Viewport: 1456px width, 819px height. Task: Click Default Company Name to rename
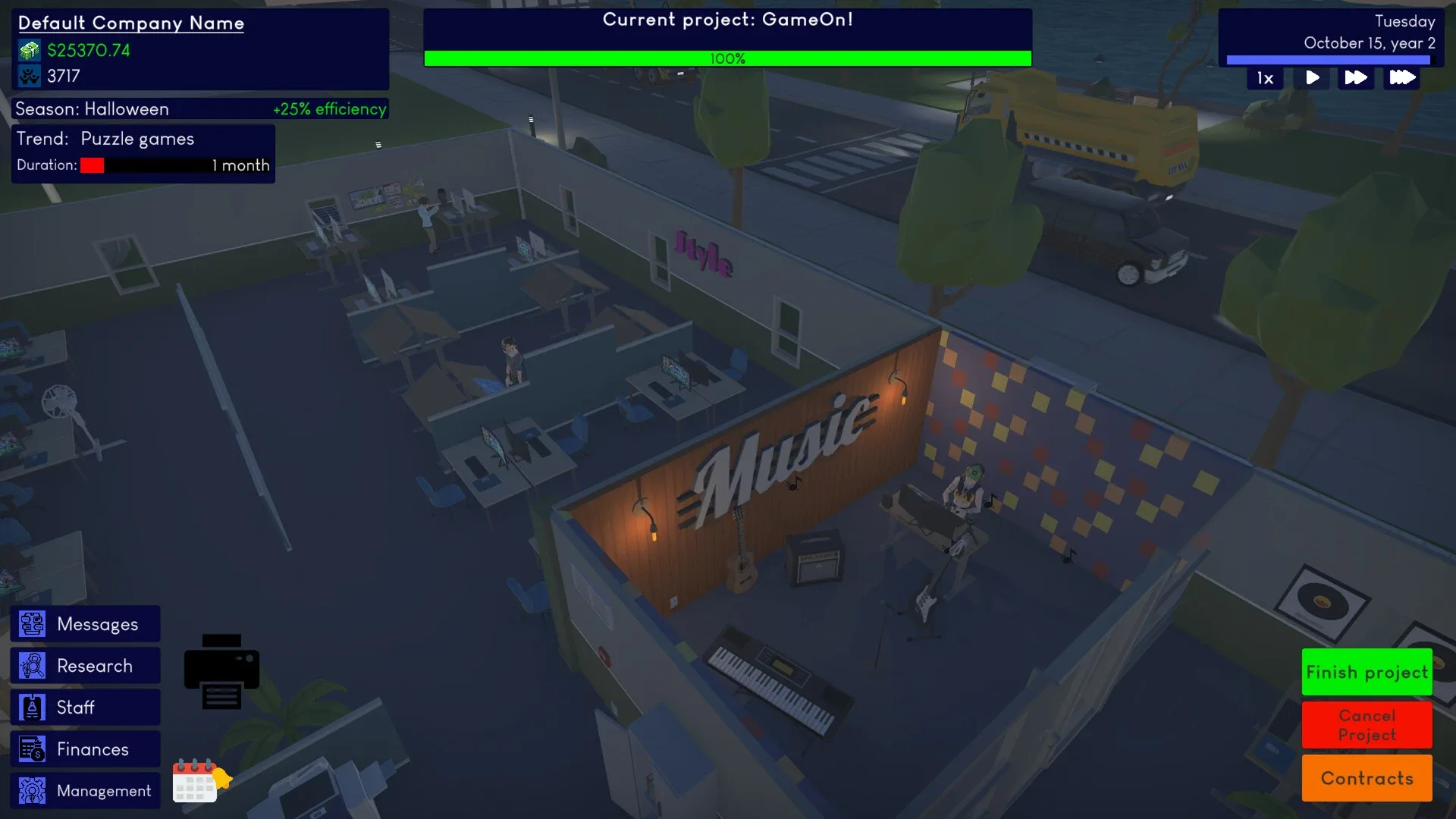click(130, 23)
